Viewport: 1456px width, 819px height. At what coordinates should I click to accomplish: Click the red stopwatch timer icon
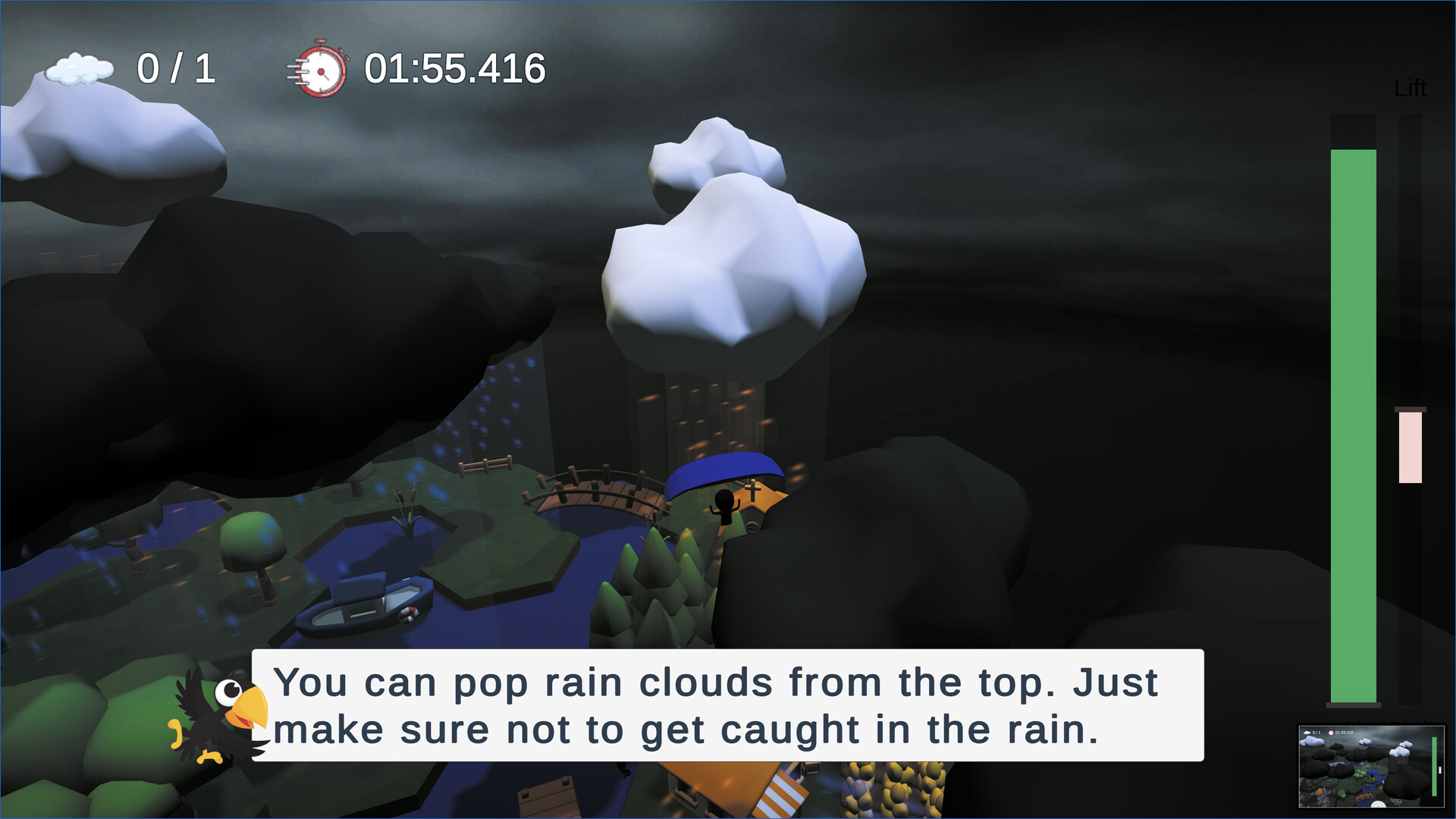322,69
